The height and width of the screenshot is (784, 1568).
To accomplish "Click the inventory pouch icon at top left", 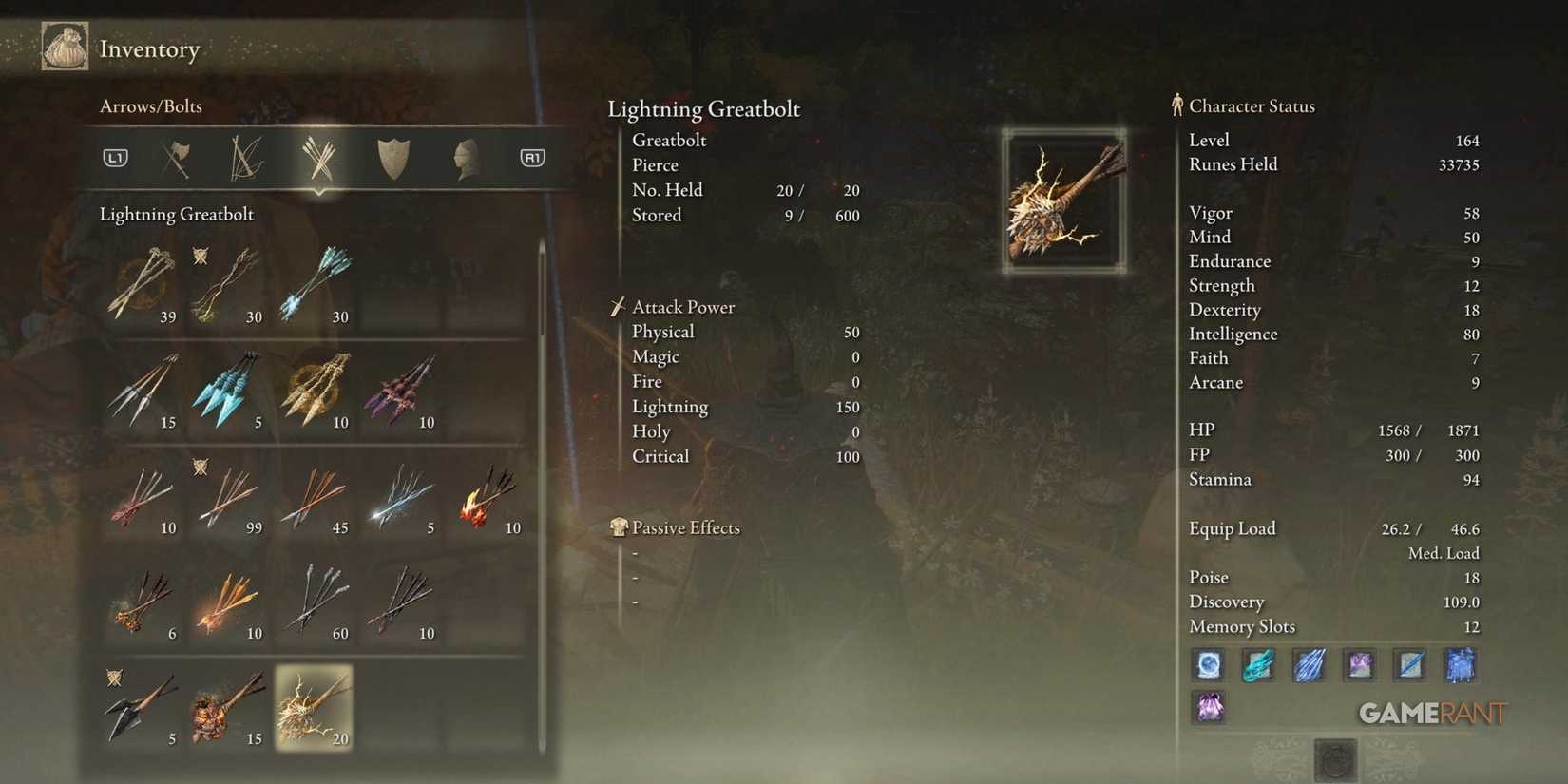I will pyautogui.click(x=64, y=46).
